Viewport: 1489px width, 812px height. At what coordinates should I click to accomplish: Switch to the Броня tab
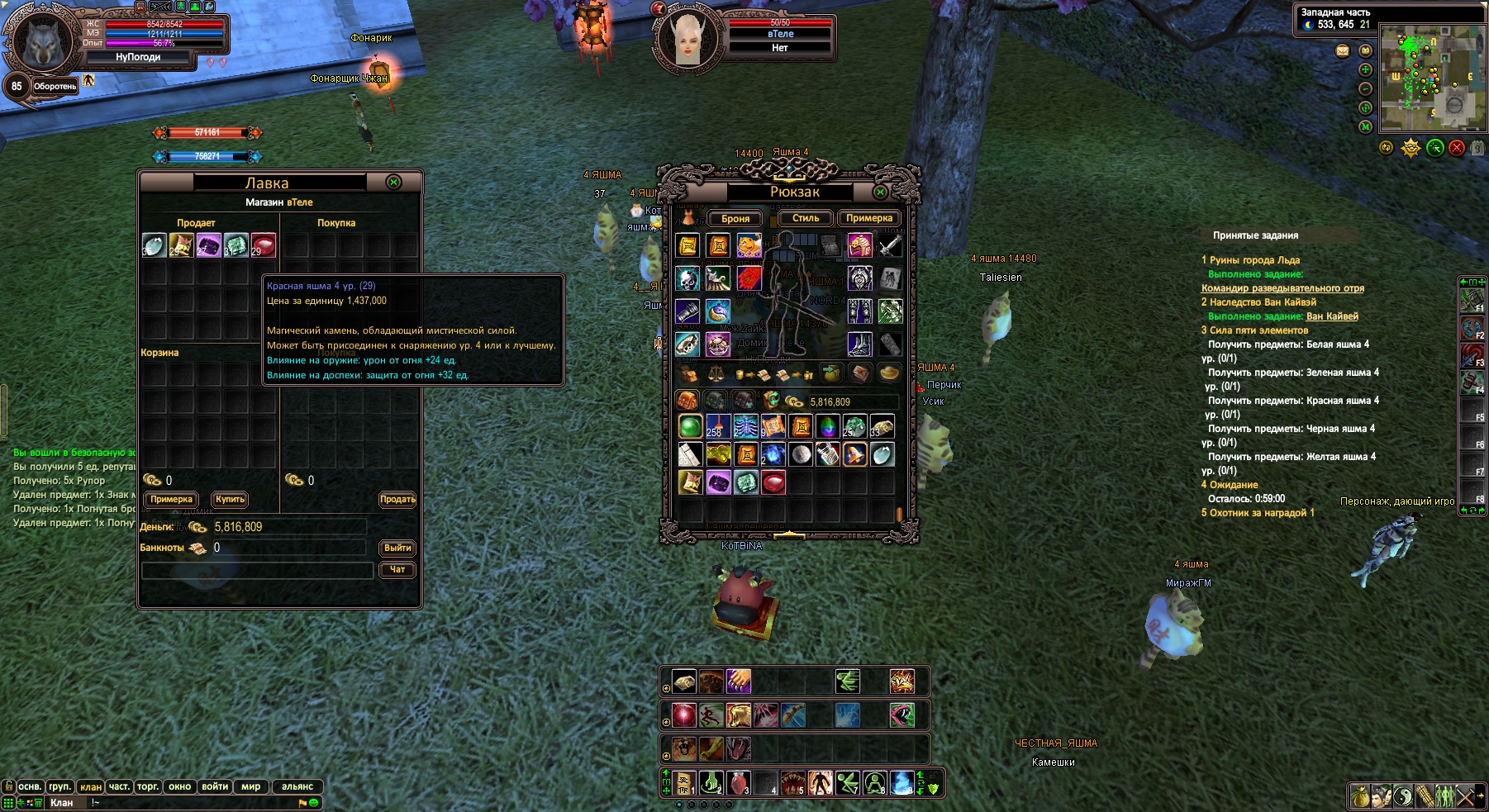(x=735, y=219)
